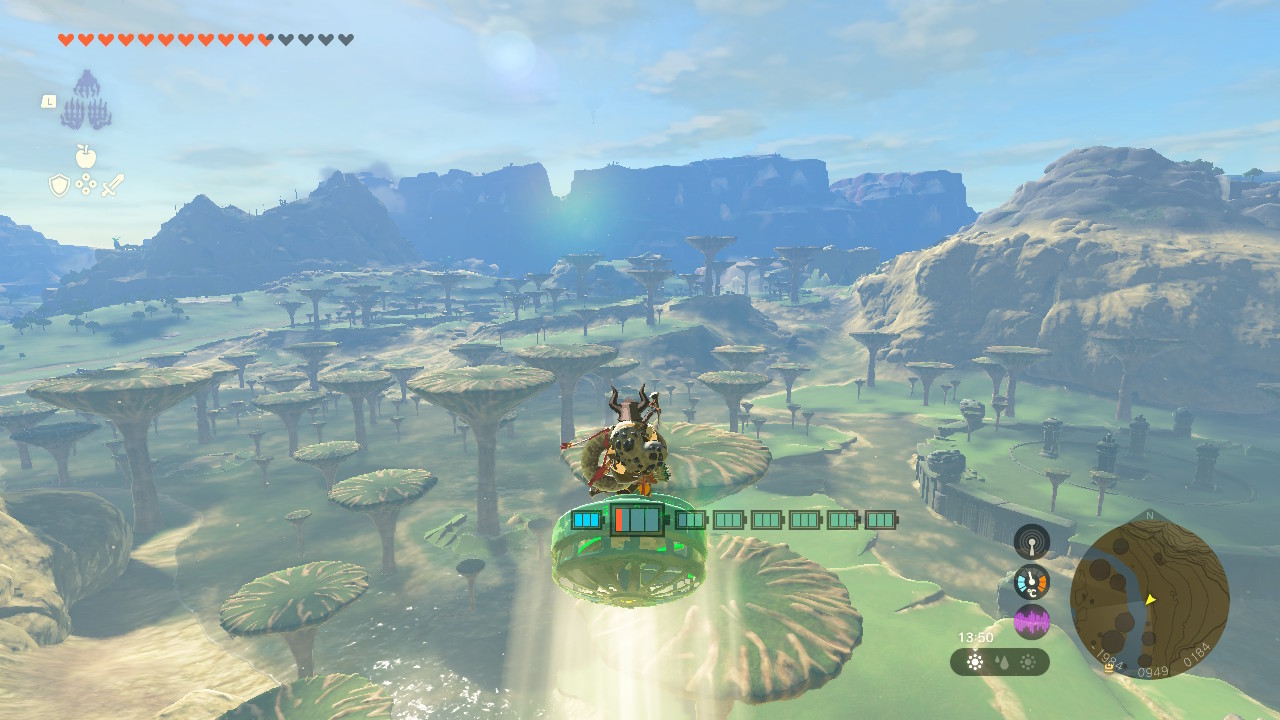The image size is (1280, 720).
Task: Click the weather forecast panel
Action: click(999, 662)
